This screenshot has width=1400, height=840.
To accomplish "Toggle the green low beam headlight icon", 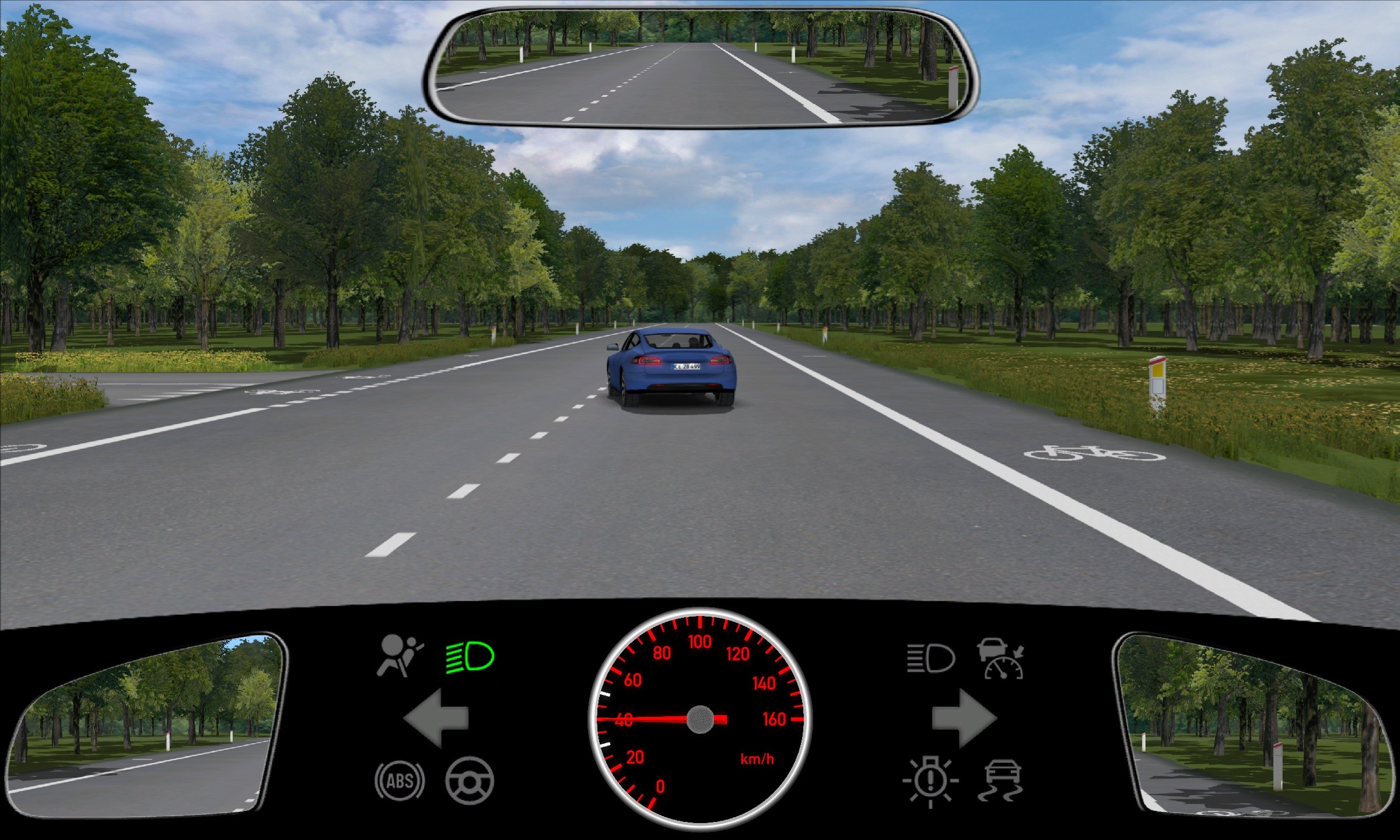I will pyautogui.click(x=470, y=657).
